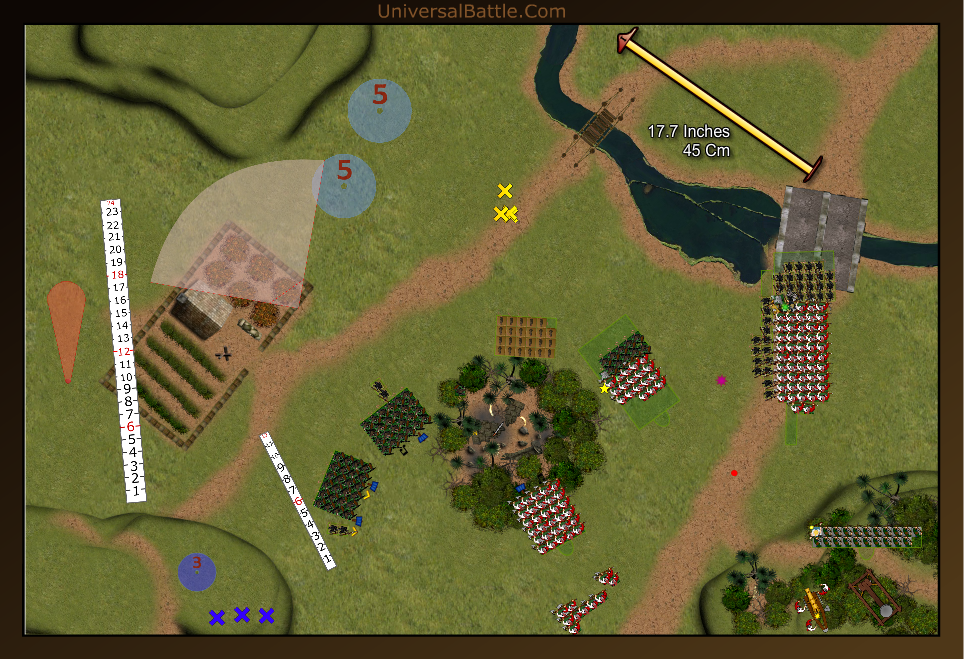This screenshot has width=964, height=659.
Task: Select the long white 24-inch ruler
Action: point(124,350)
